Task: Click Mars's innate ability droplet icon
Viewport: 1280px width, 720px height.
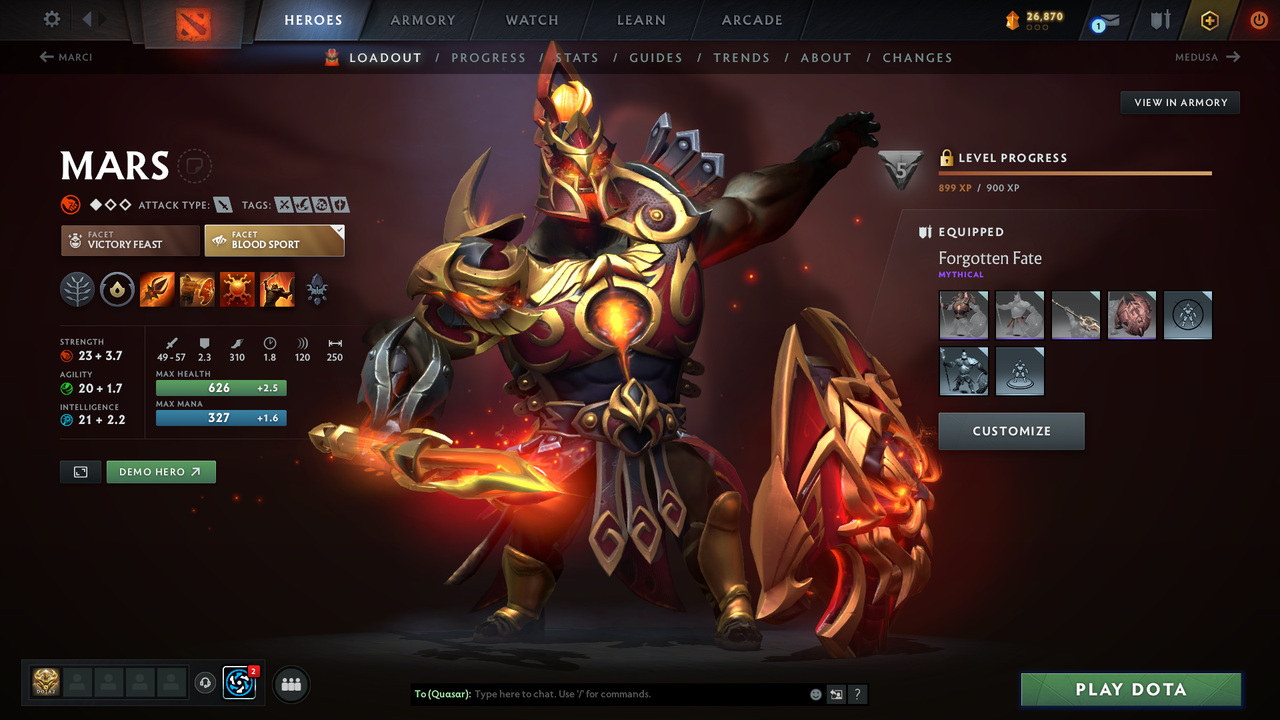Action: (116, 290)
